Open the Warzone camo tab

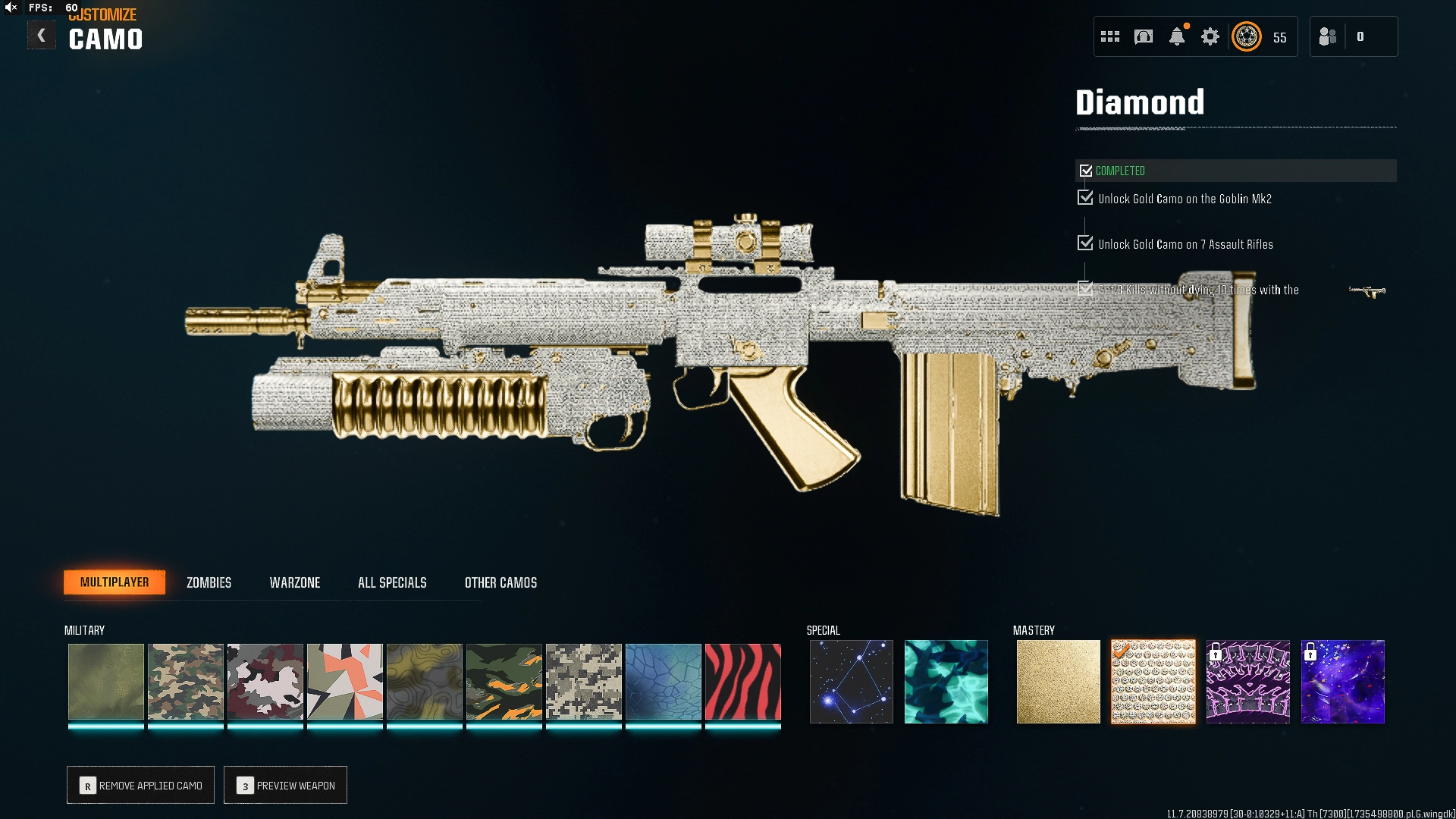pos(295,582)
